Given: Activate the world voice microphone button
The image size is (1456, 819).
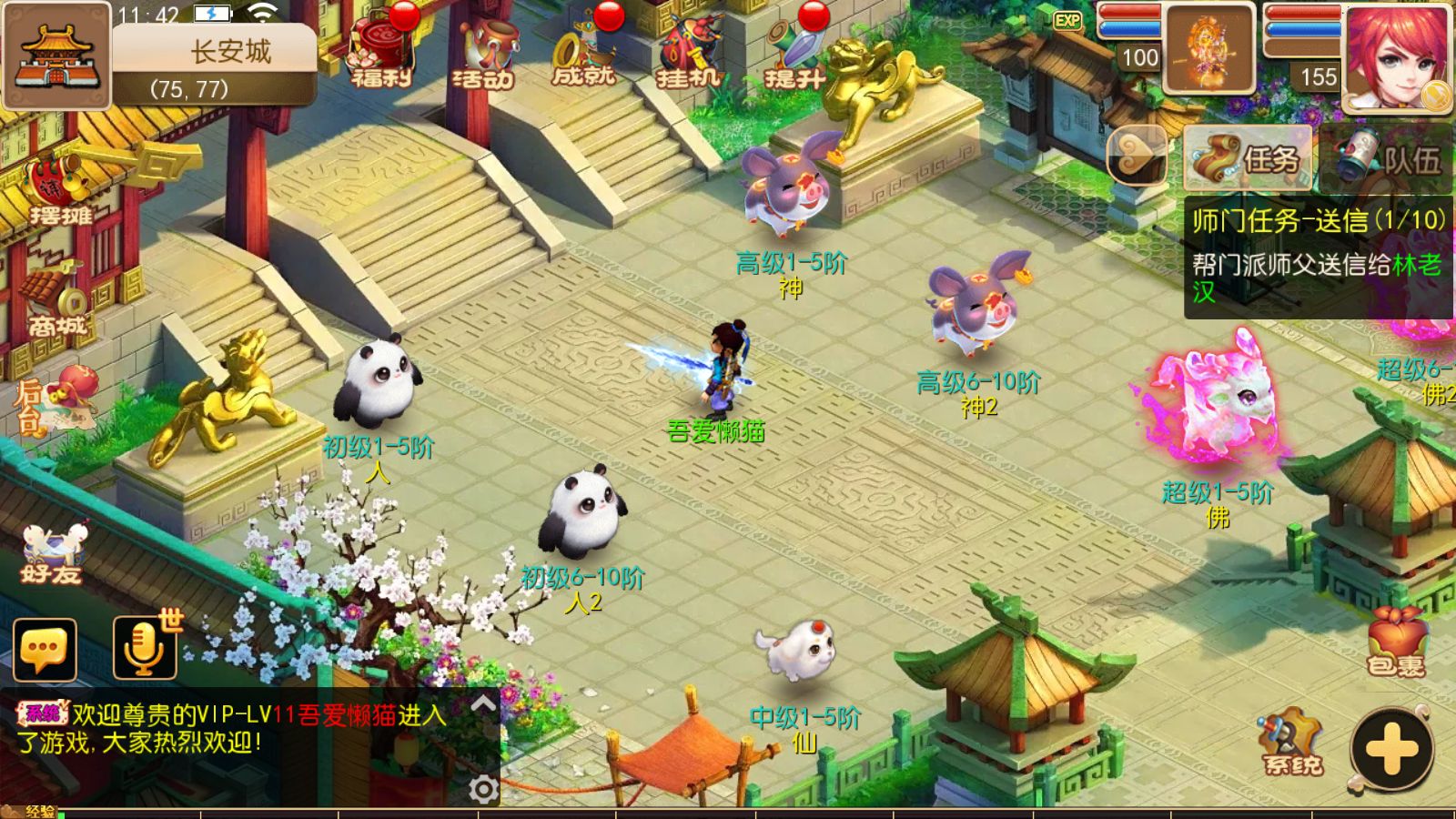Looking at the screenshot, I should [144, 648].
